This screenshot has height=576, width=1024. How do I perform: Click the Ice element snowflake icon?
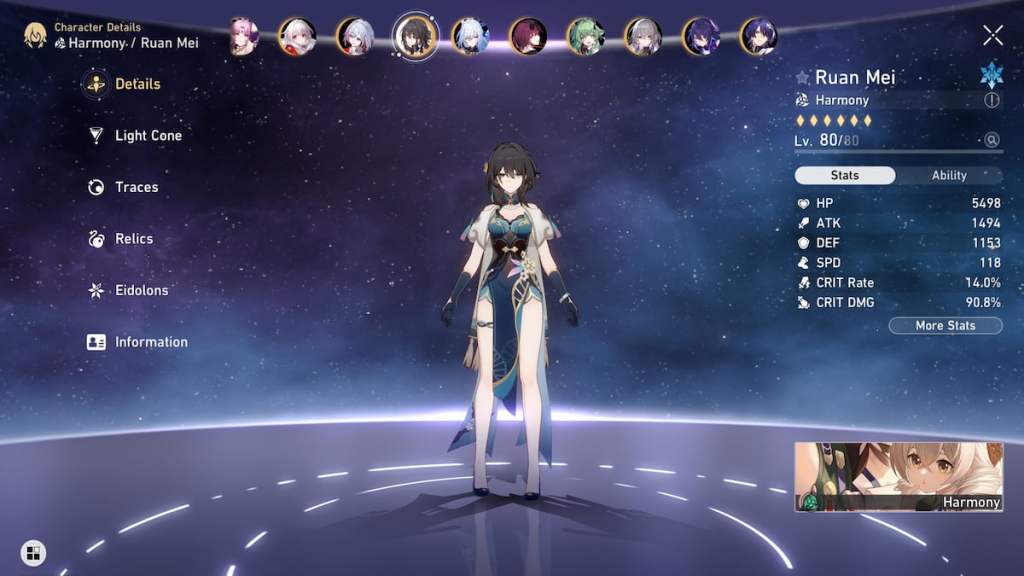pyautogui.click(x=992, y=75)
